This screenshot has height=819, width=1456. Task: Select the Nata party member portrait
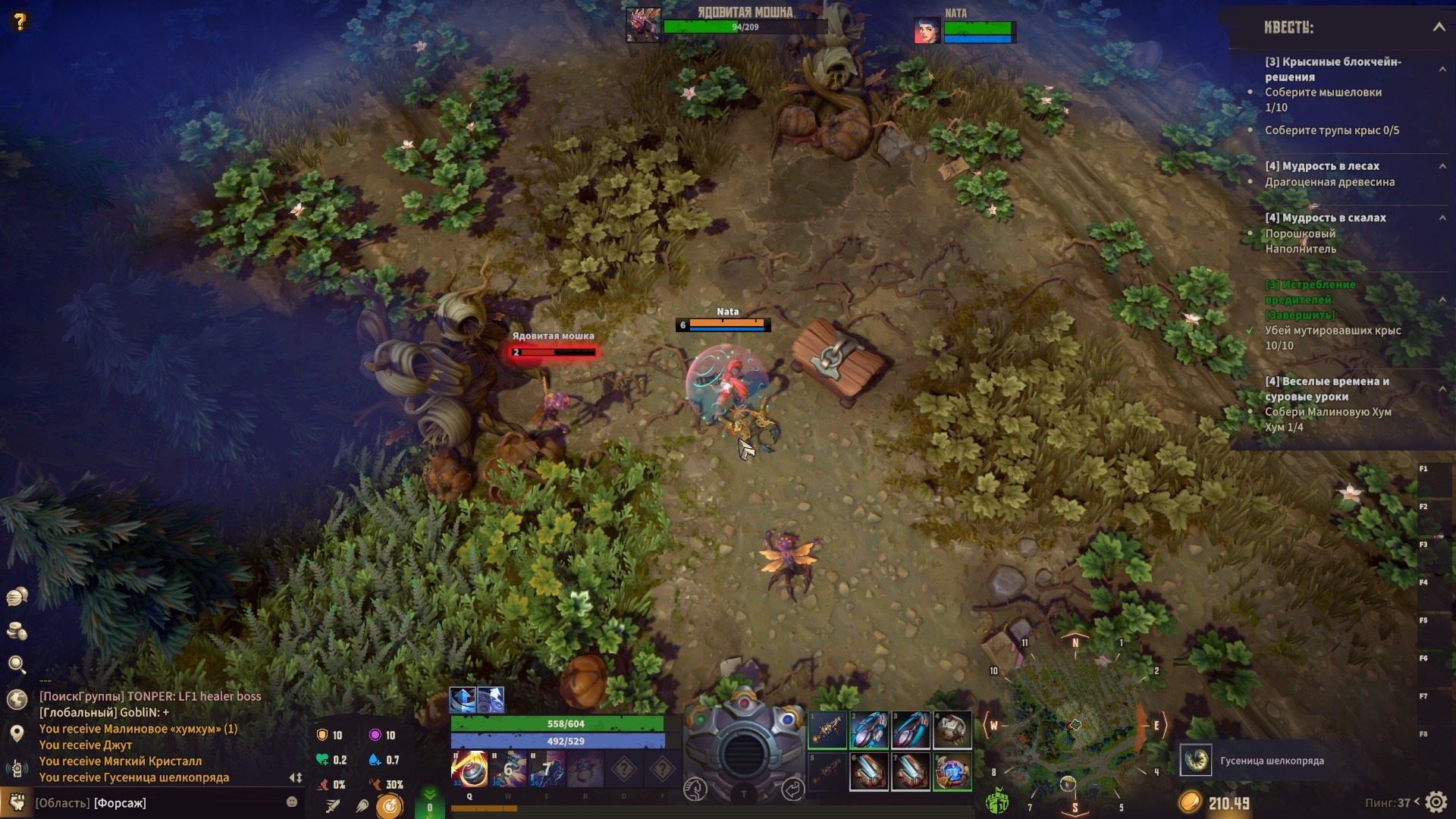point(927,30)
